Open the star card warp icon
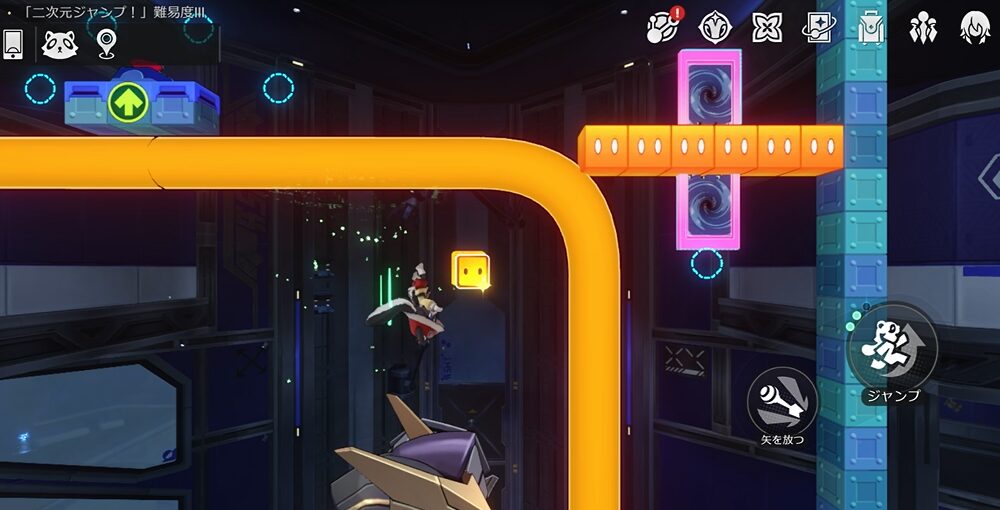The image size is (1000, 510). (x=819, y=27)
